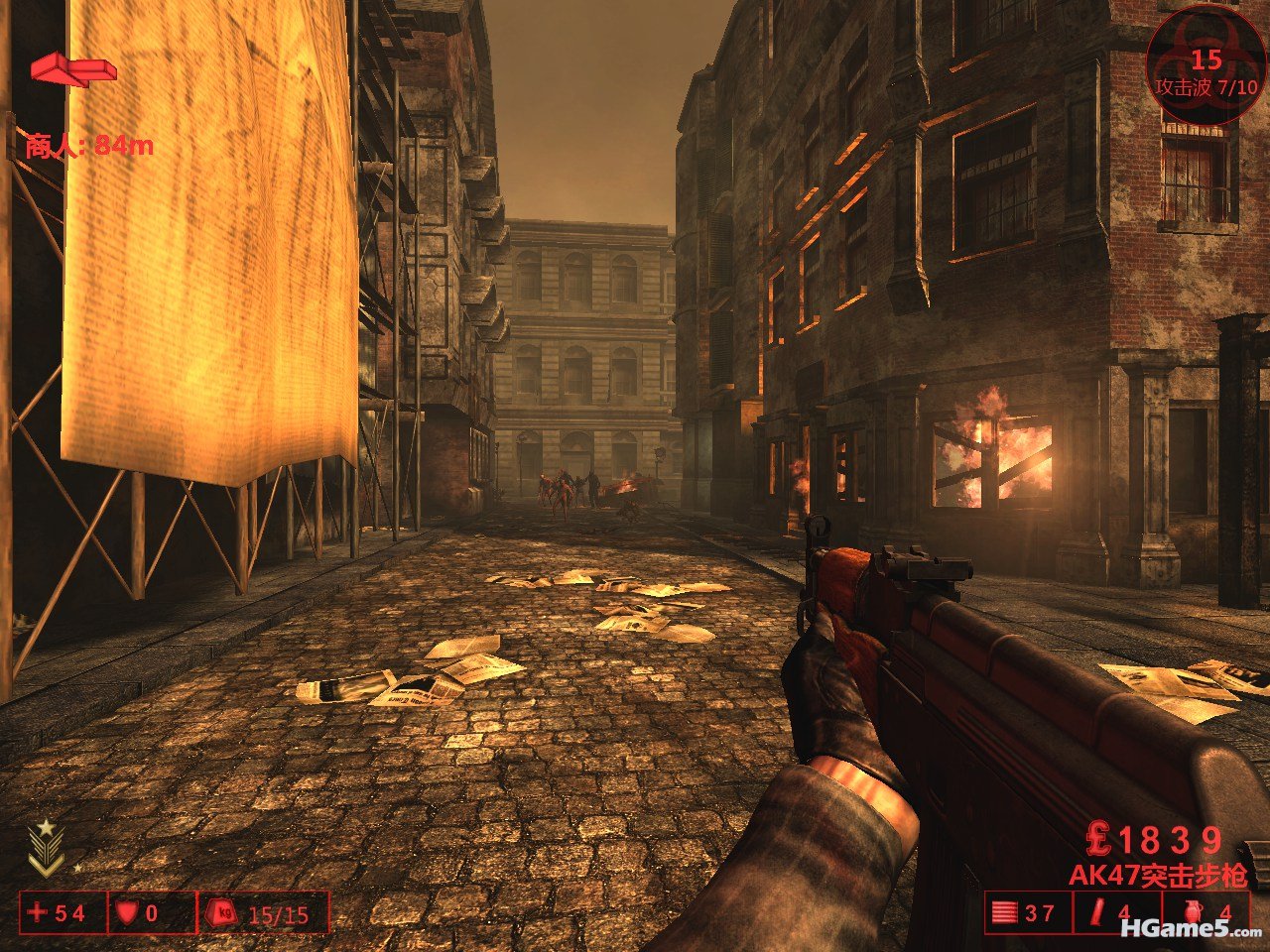1270x952 pixels.
Task: Click the AK47 weapon name label
Action: [x=1157, y=877]
